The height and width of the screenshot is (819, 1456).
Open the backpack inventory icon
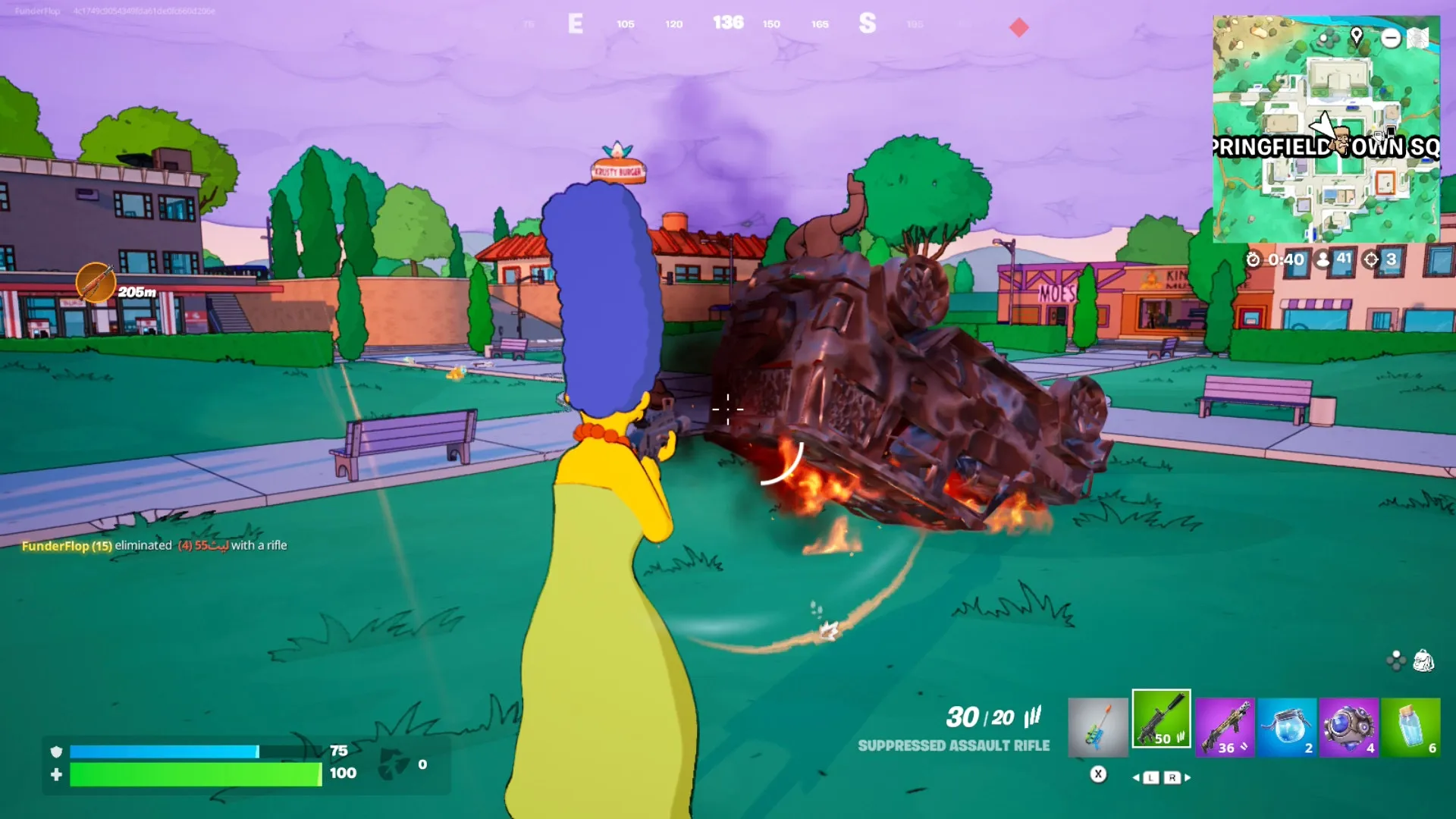[x=1423, y=661]
